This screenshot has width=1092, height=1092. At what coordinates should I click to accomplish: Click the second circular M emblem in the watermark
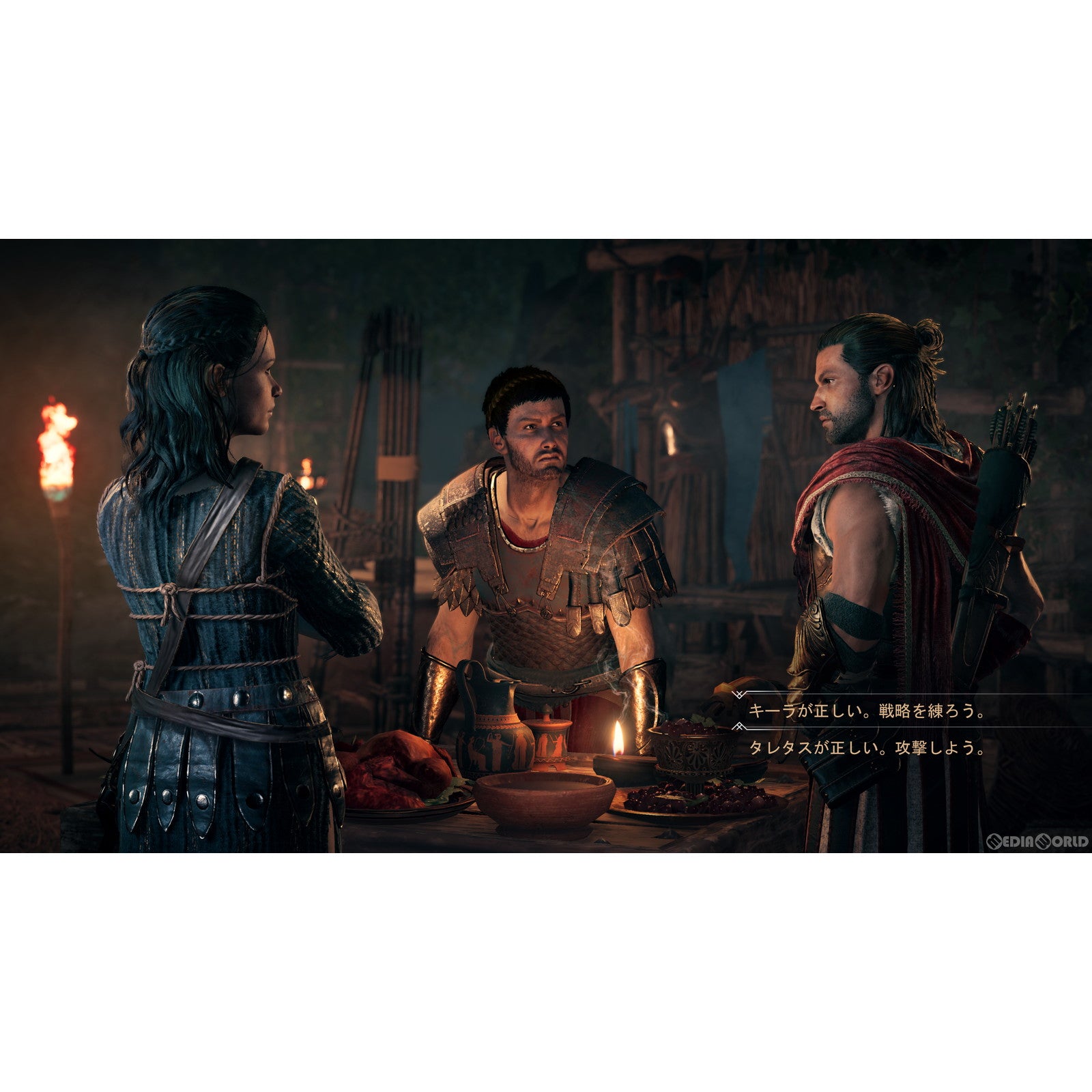point(1042,842)
